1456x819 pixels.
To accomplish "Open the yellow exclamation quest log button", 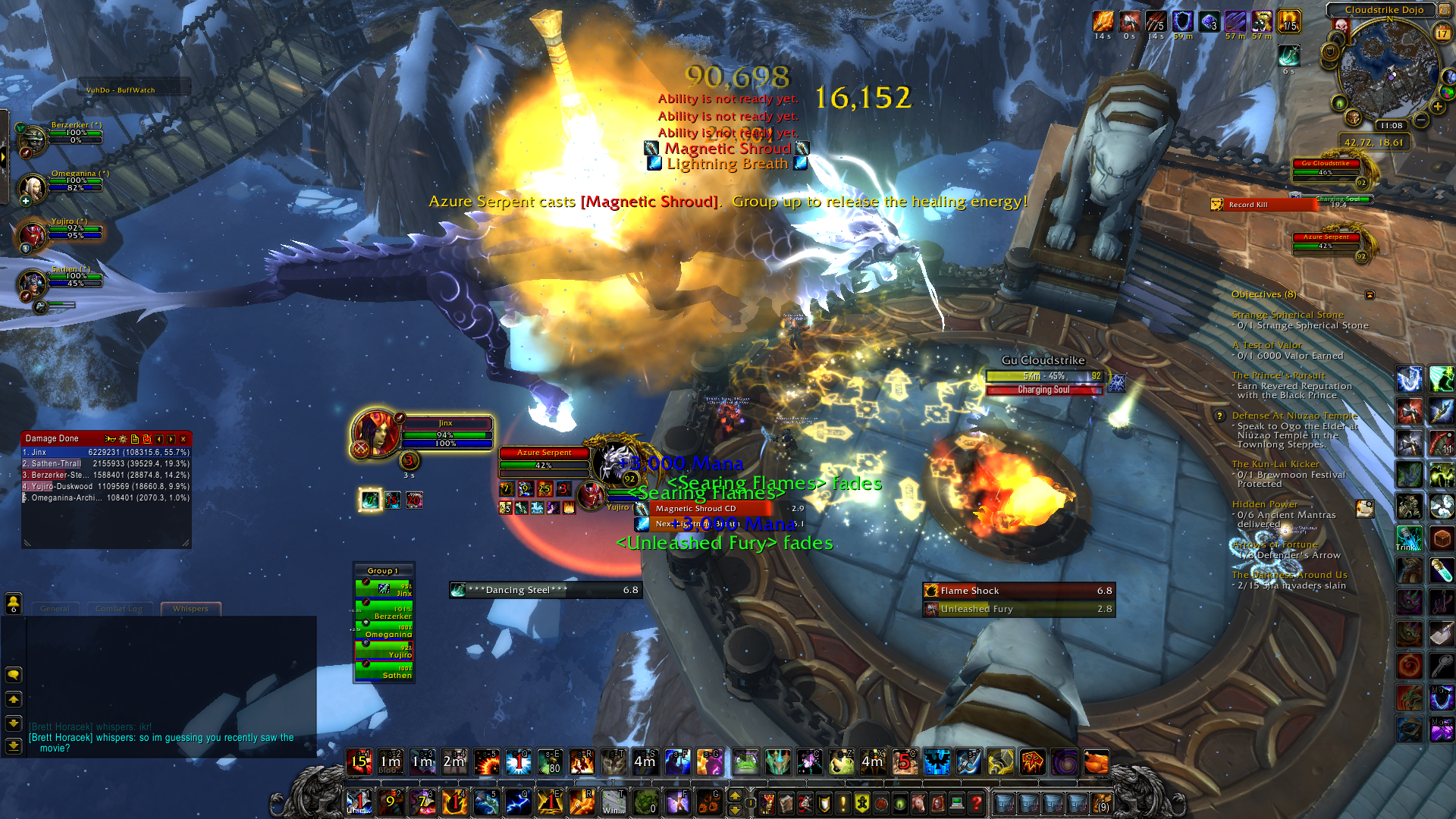I will [x=843, y=802].
